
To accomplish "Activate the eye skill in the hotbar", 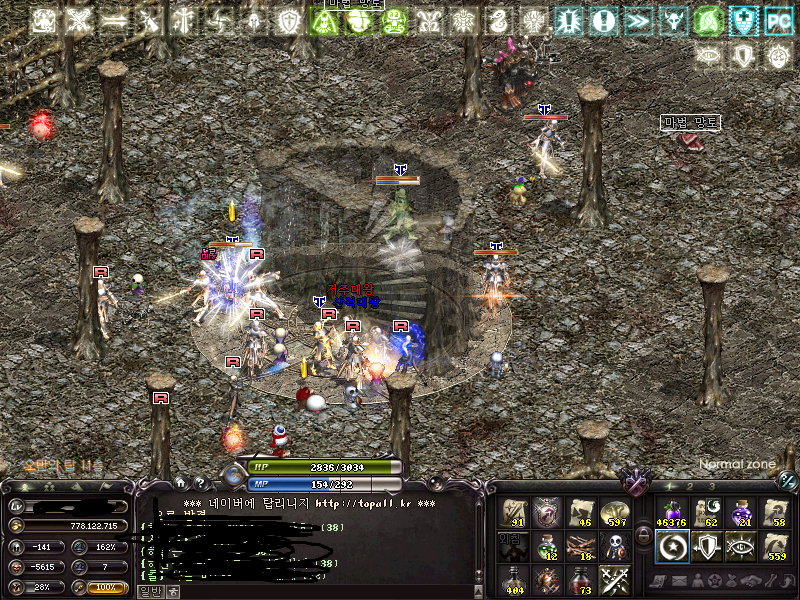I will click(x=741, y=546).
